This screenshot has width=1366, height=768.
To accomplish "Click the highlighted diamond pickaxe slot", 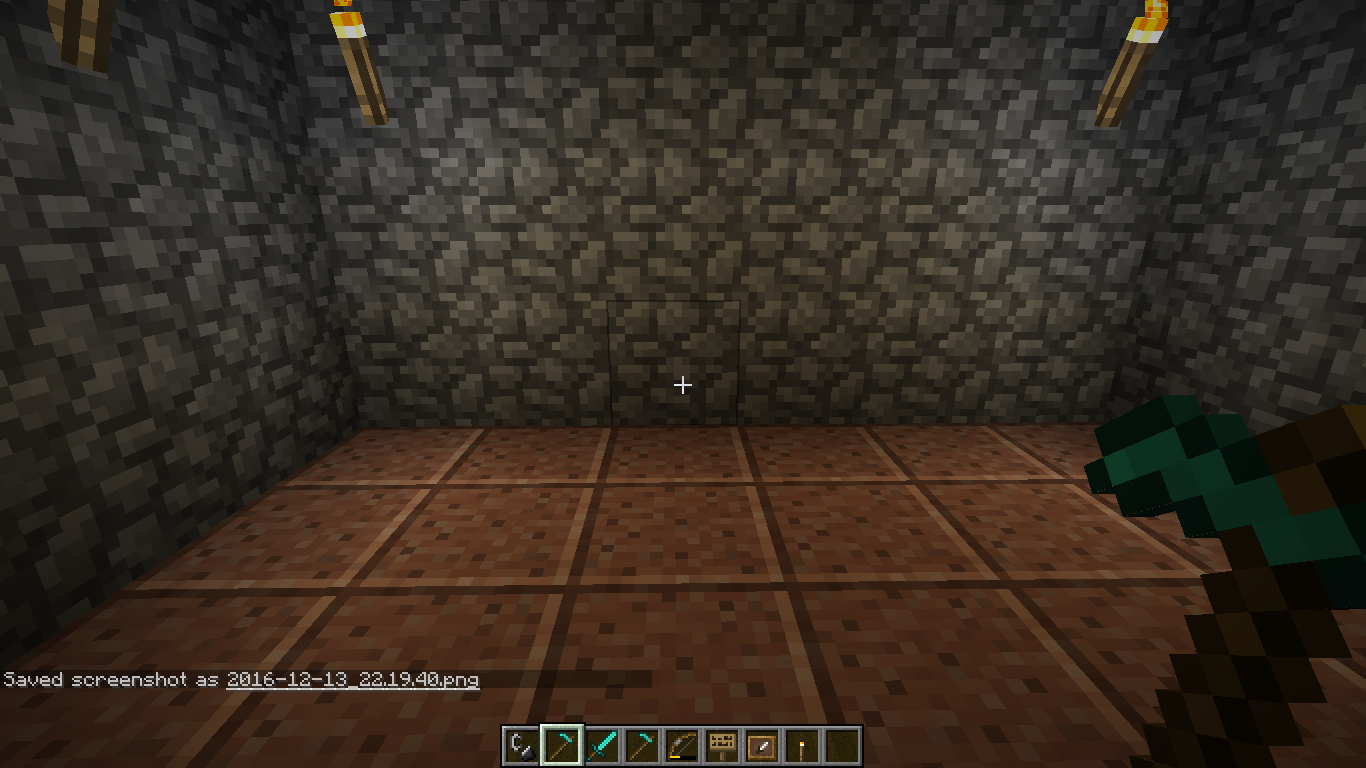I will [561, 746].
